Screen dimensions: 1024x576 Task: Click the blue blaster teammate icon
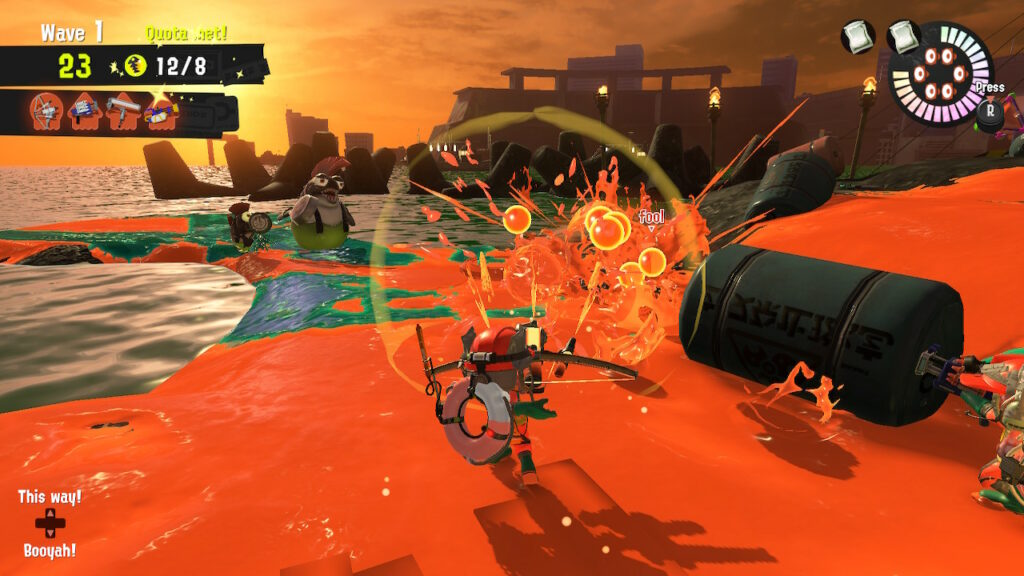point(84,111)
